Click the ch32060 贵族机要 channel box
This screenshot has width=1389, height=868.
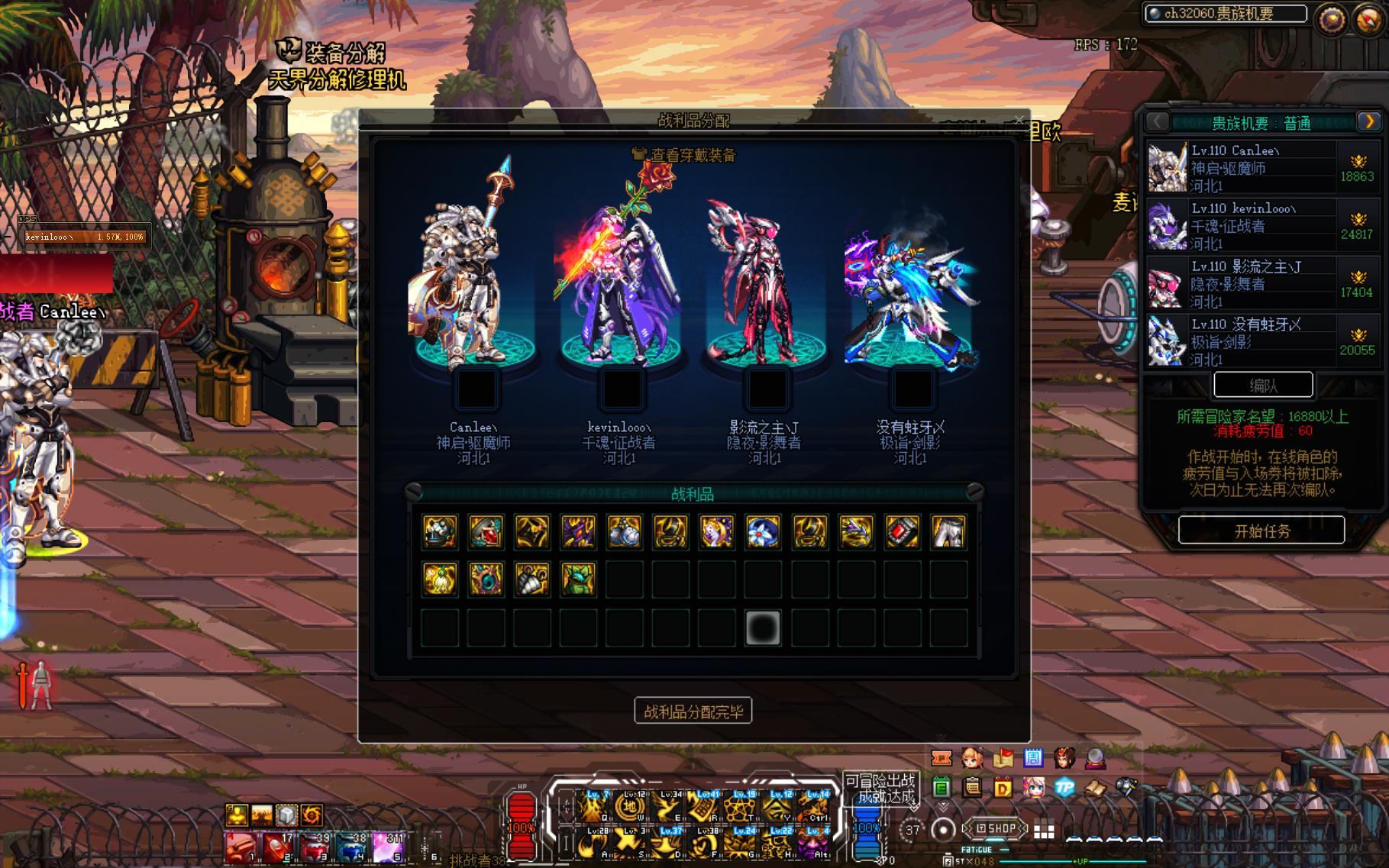click(x=1225, y=14)
